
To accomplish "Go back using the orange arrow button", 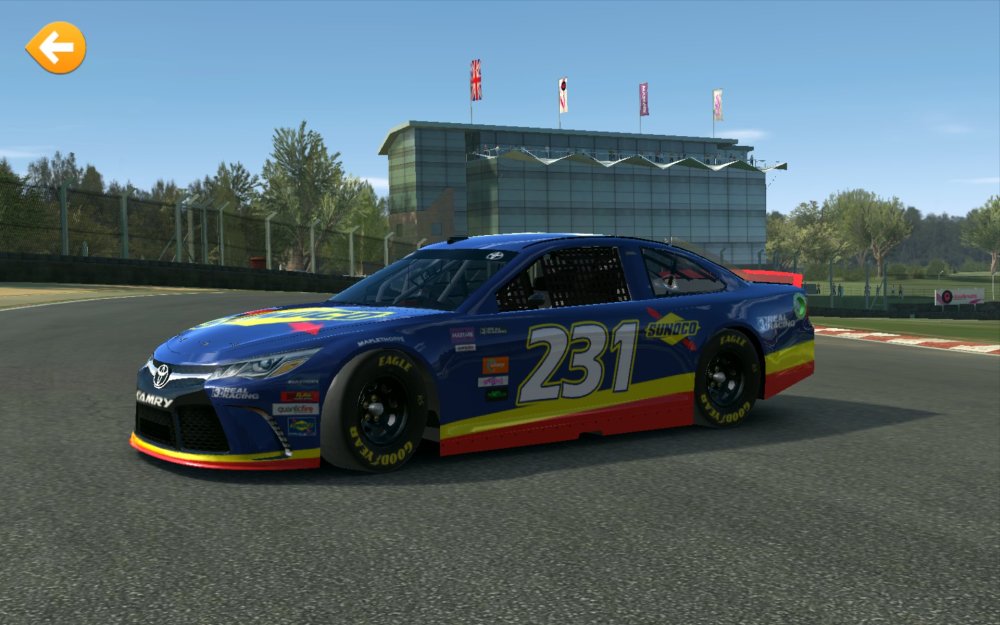I will (x=56, y=47).
